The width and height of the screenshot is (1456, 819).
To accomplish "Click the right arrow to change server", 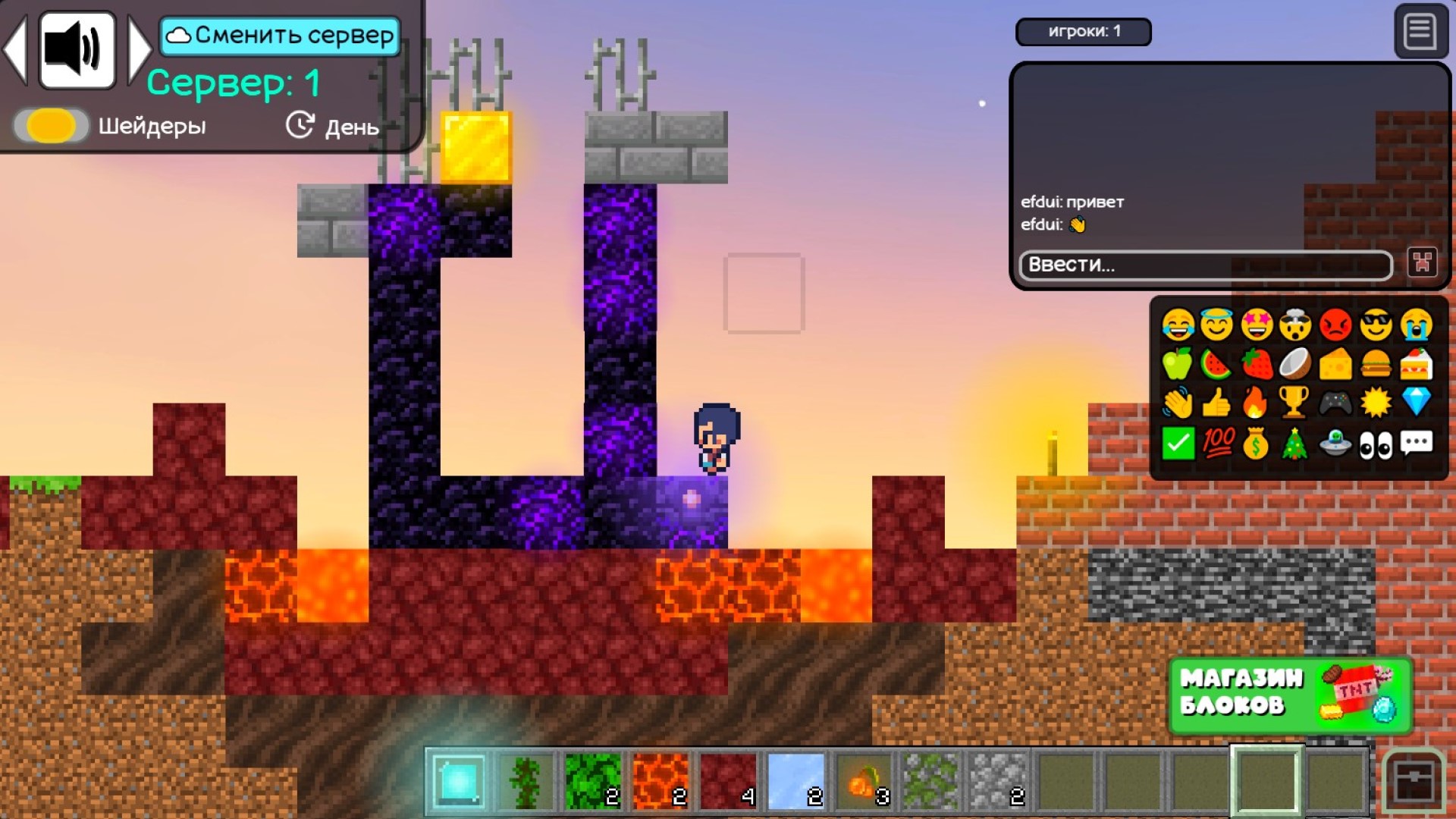I will pyautogui.click(x=139, y=49).
